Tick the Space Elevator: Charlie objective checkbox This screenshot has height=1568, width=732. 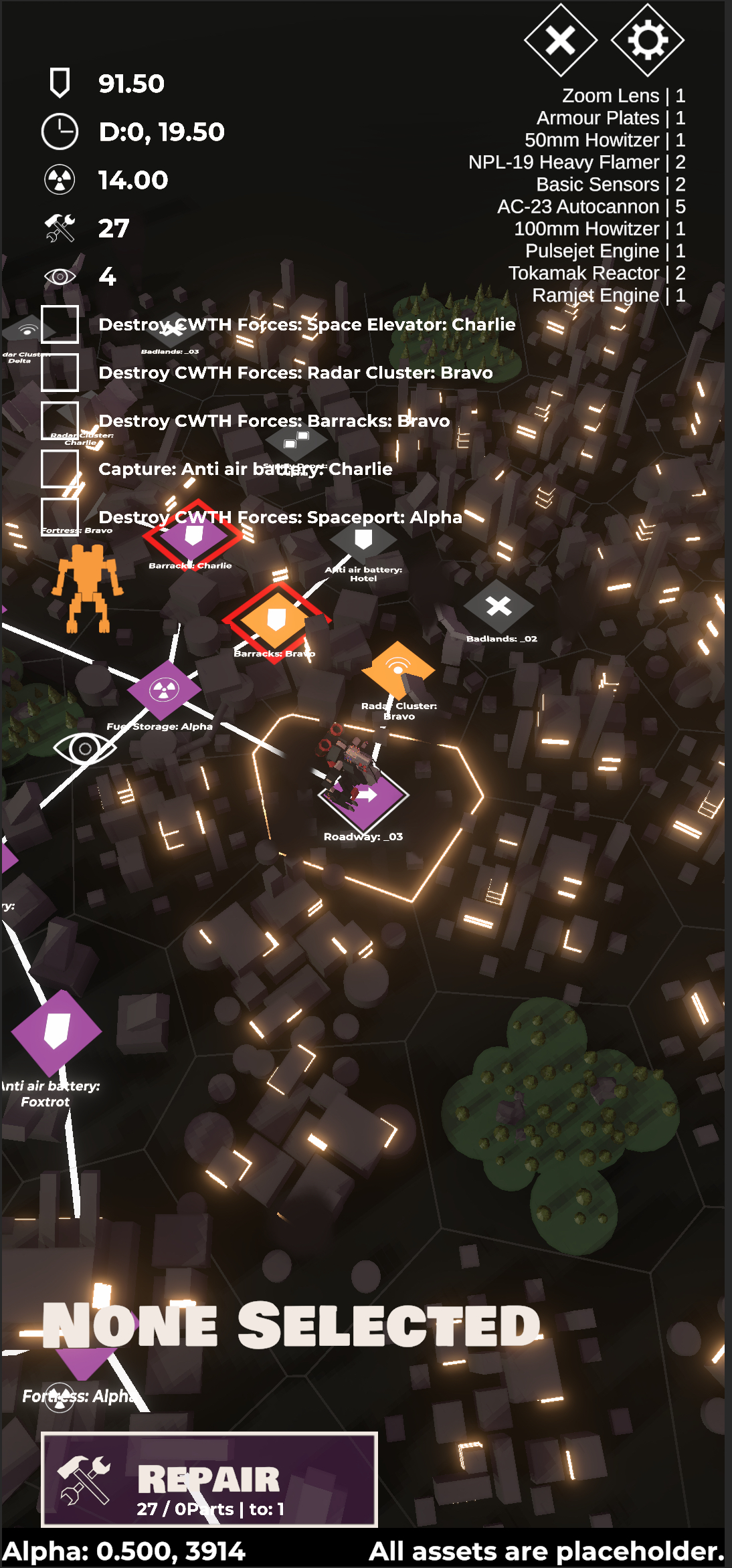[60, 324]
